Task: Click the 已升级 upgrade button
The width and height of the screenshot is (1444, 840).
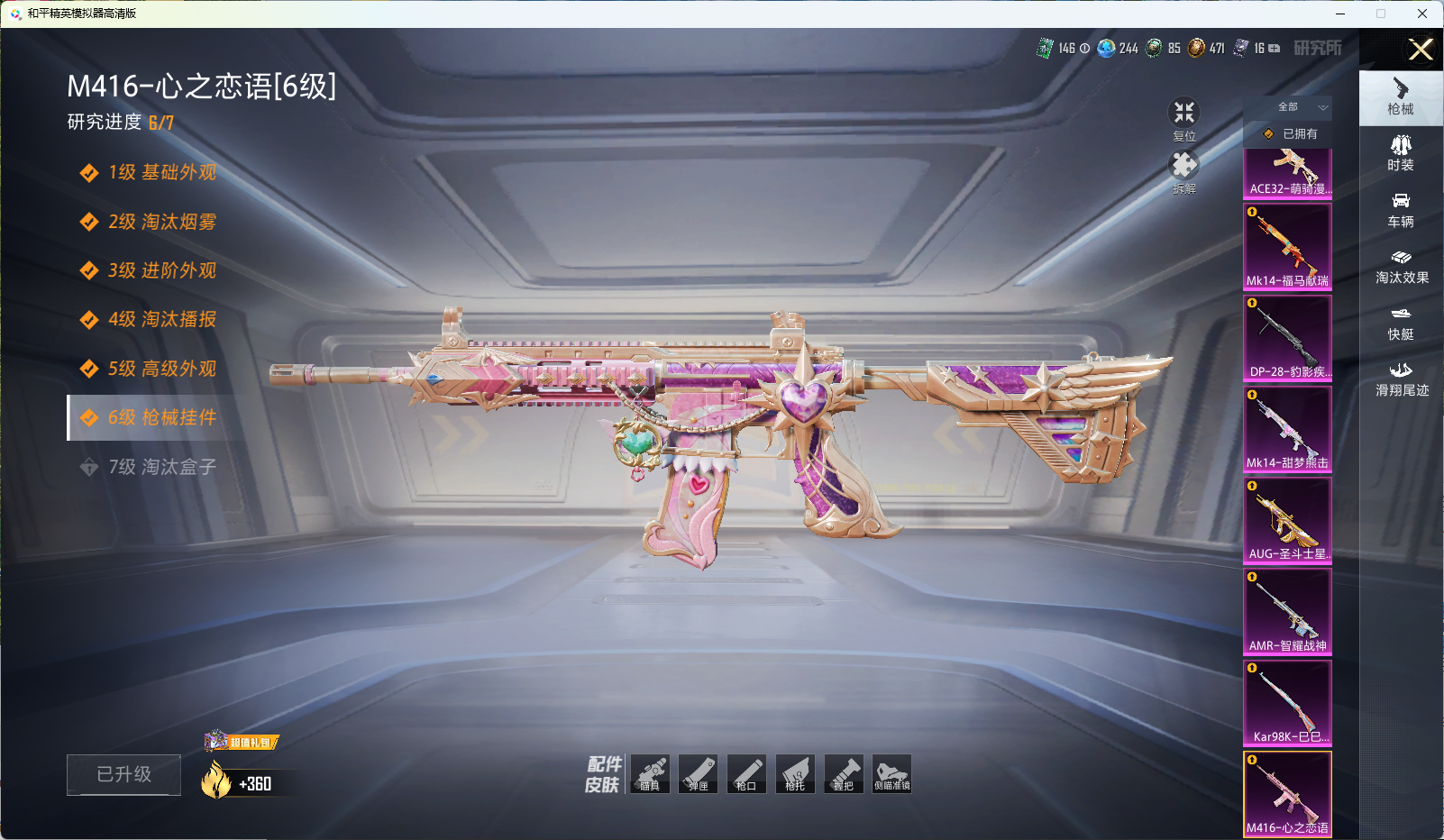Action: point(123,774)
